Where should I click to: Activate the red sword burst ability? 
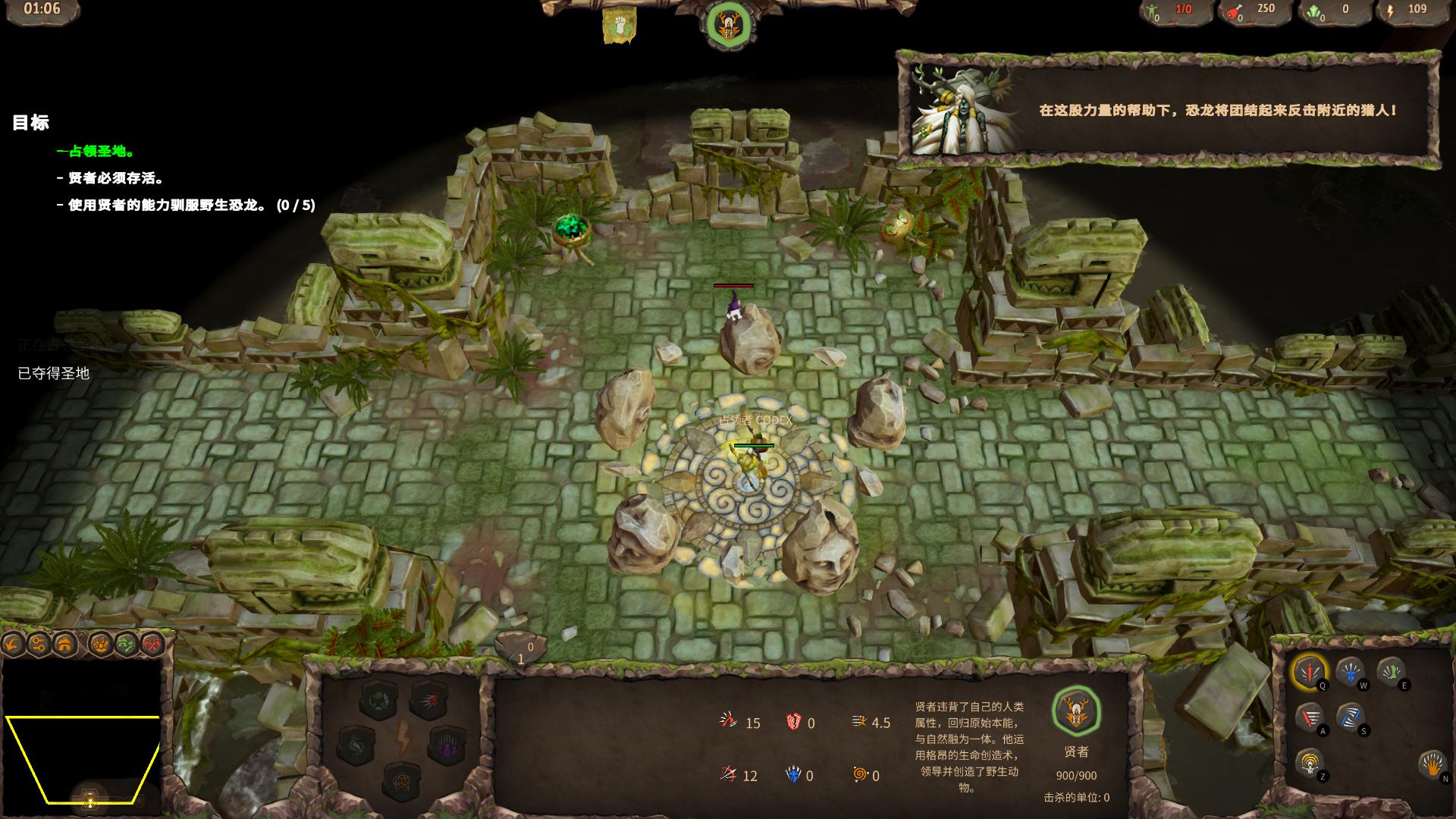coord(1310,671)
